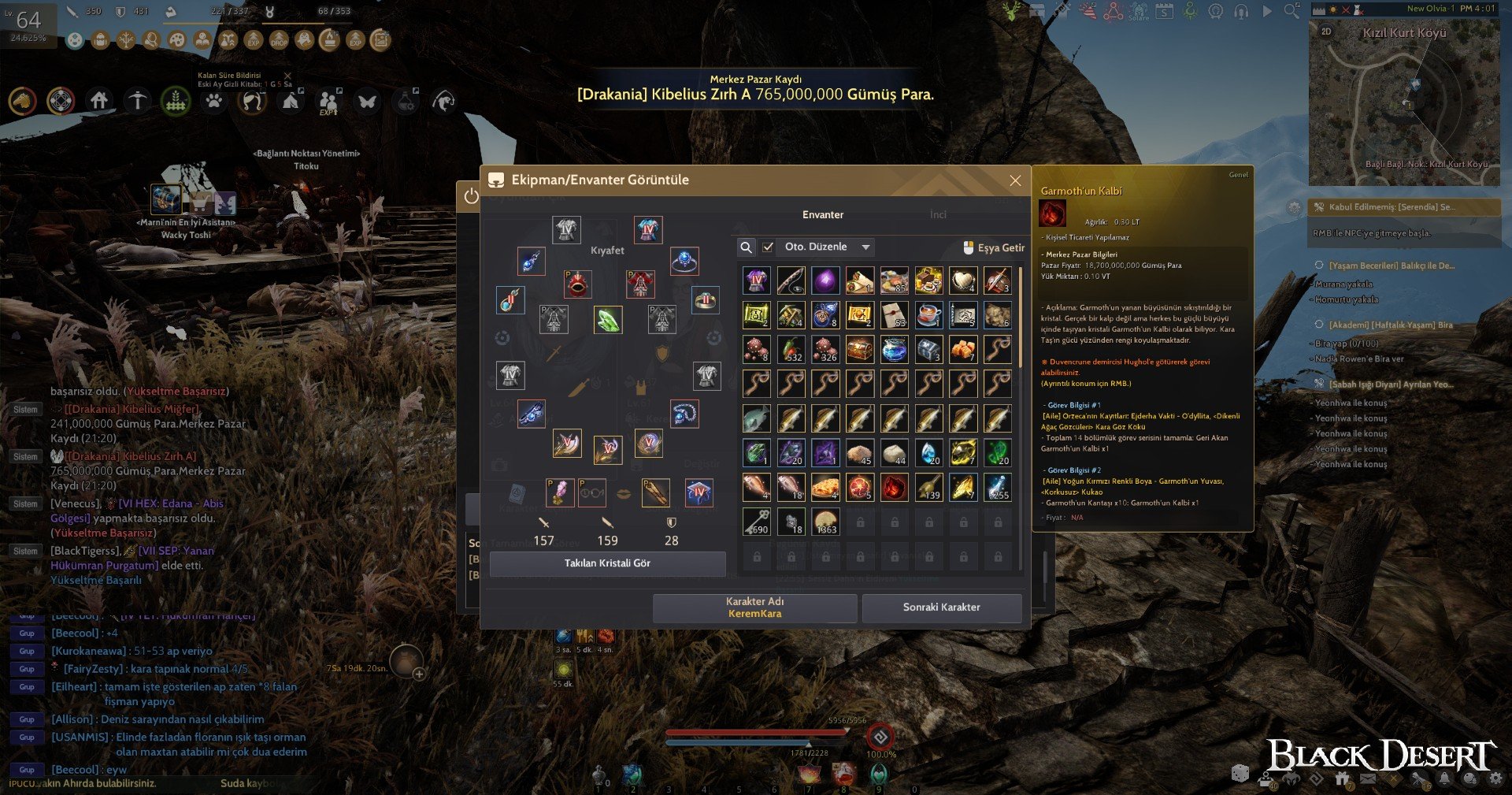Expand the Oto. Düzenle dropdown arrow

tap(865, 247)
